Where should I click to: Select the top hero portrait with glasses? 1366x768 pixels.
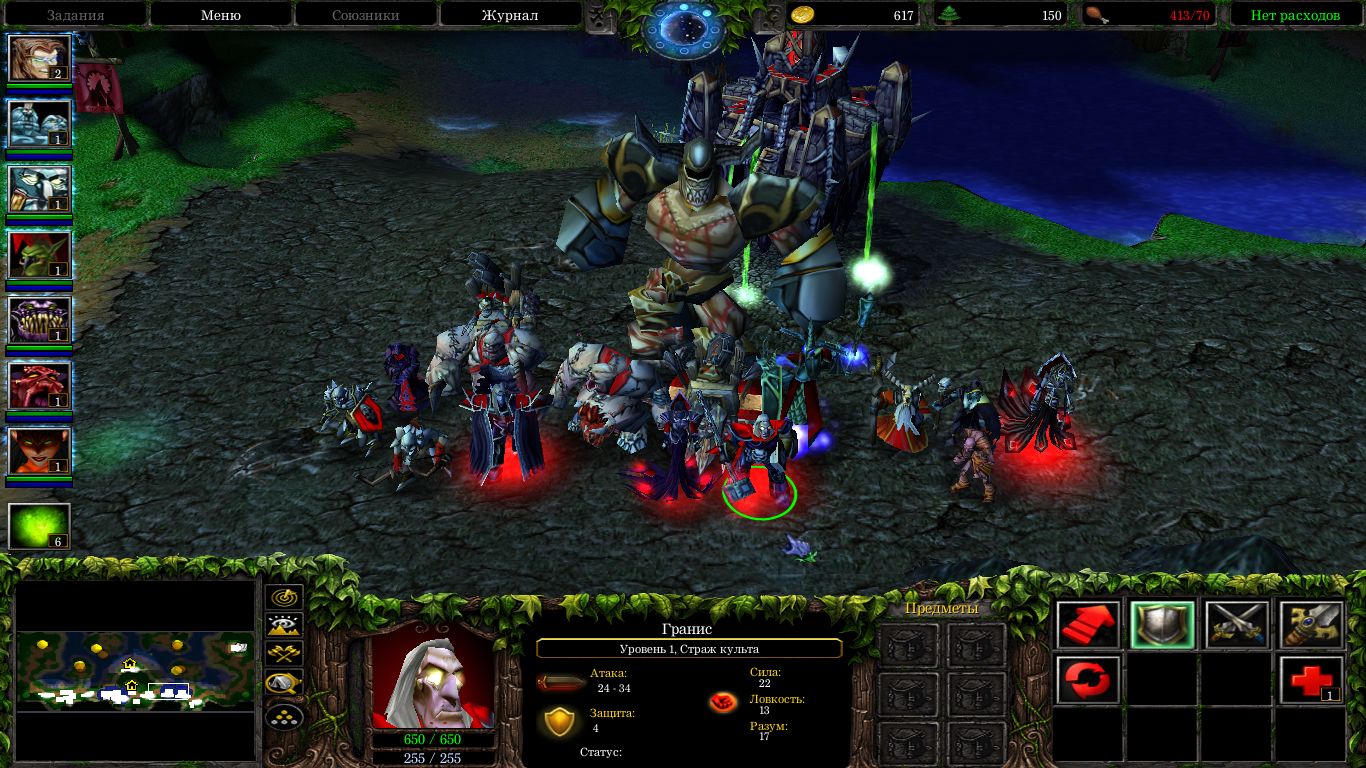[x=40, y=58]
